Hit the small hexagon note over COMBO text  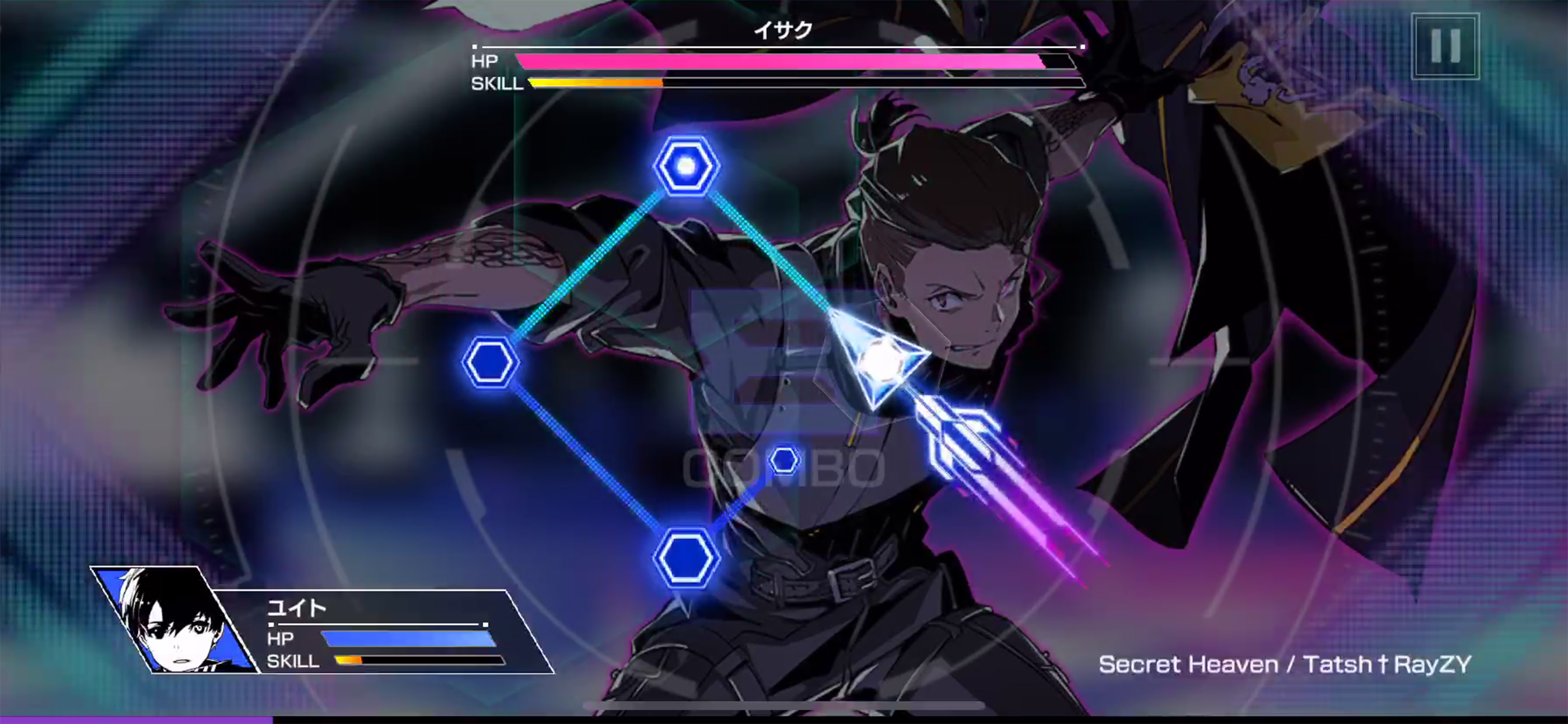784,460
